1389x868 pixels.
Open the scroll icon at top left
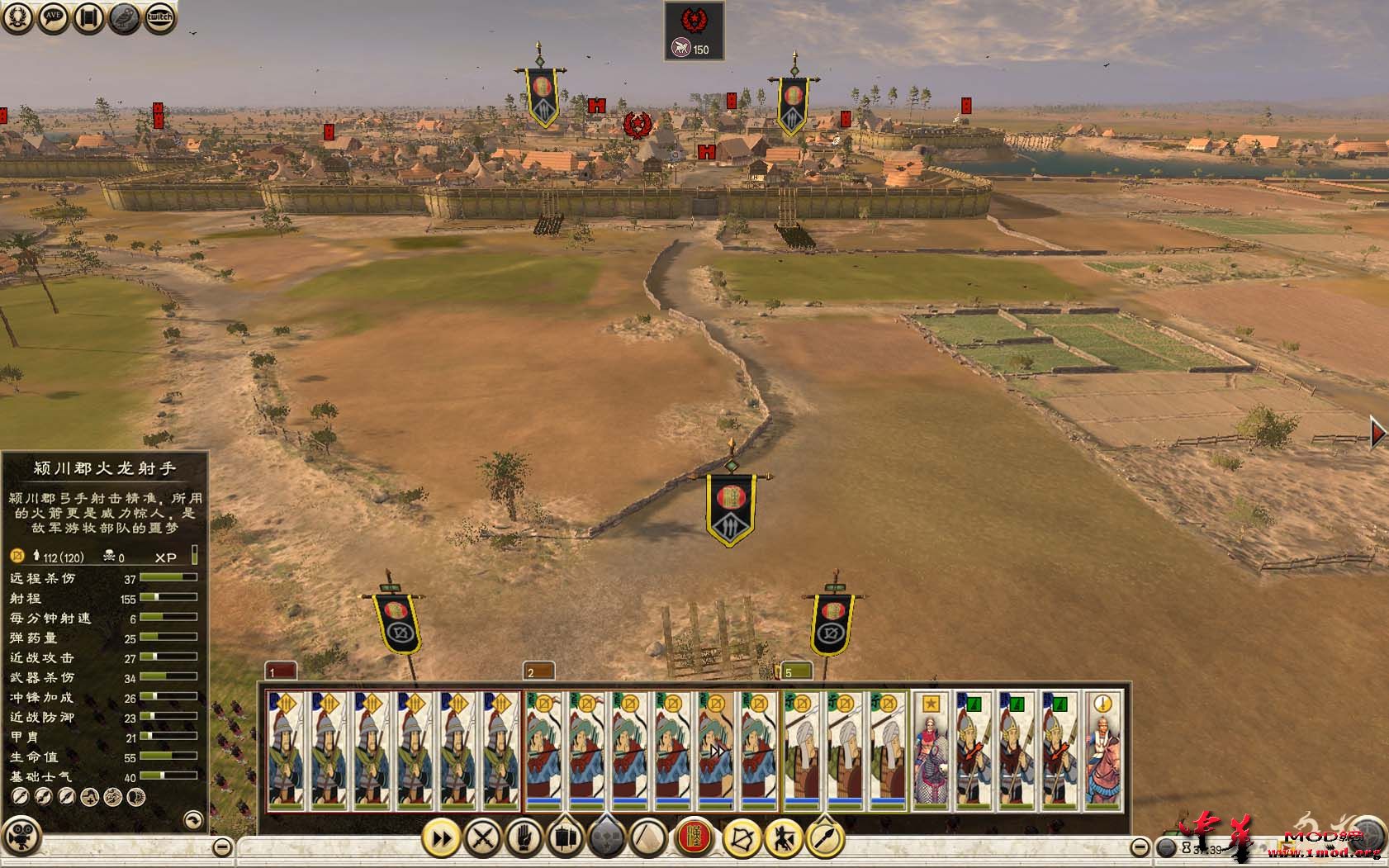pyautogui.click(x=88, y=17)
